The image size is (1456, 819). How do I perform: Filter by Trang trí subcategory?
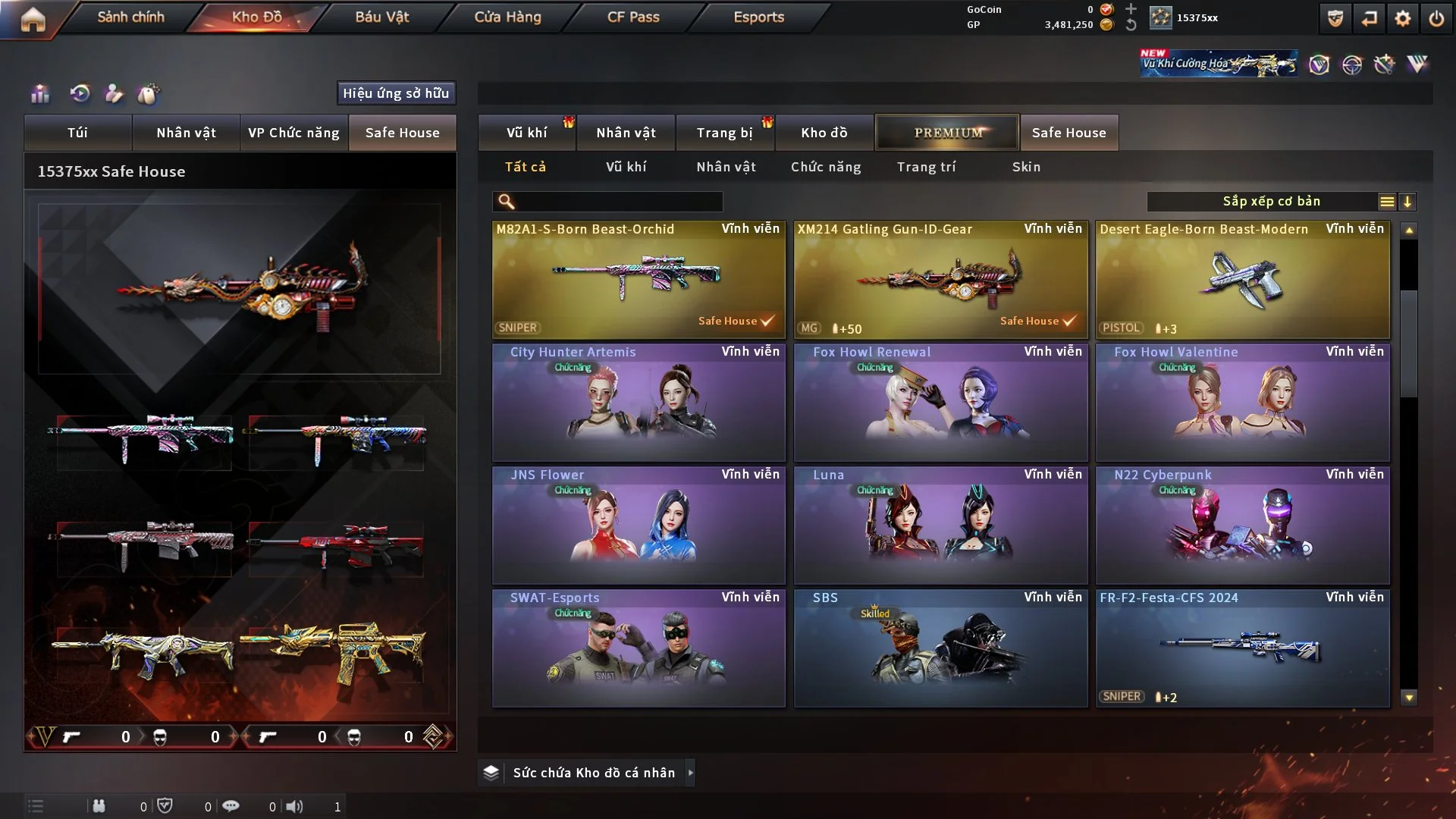coord(926,167)
